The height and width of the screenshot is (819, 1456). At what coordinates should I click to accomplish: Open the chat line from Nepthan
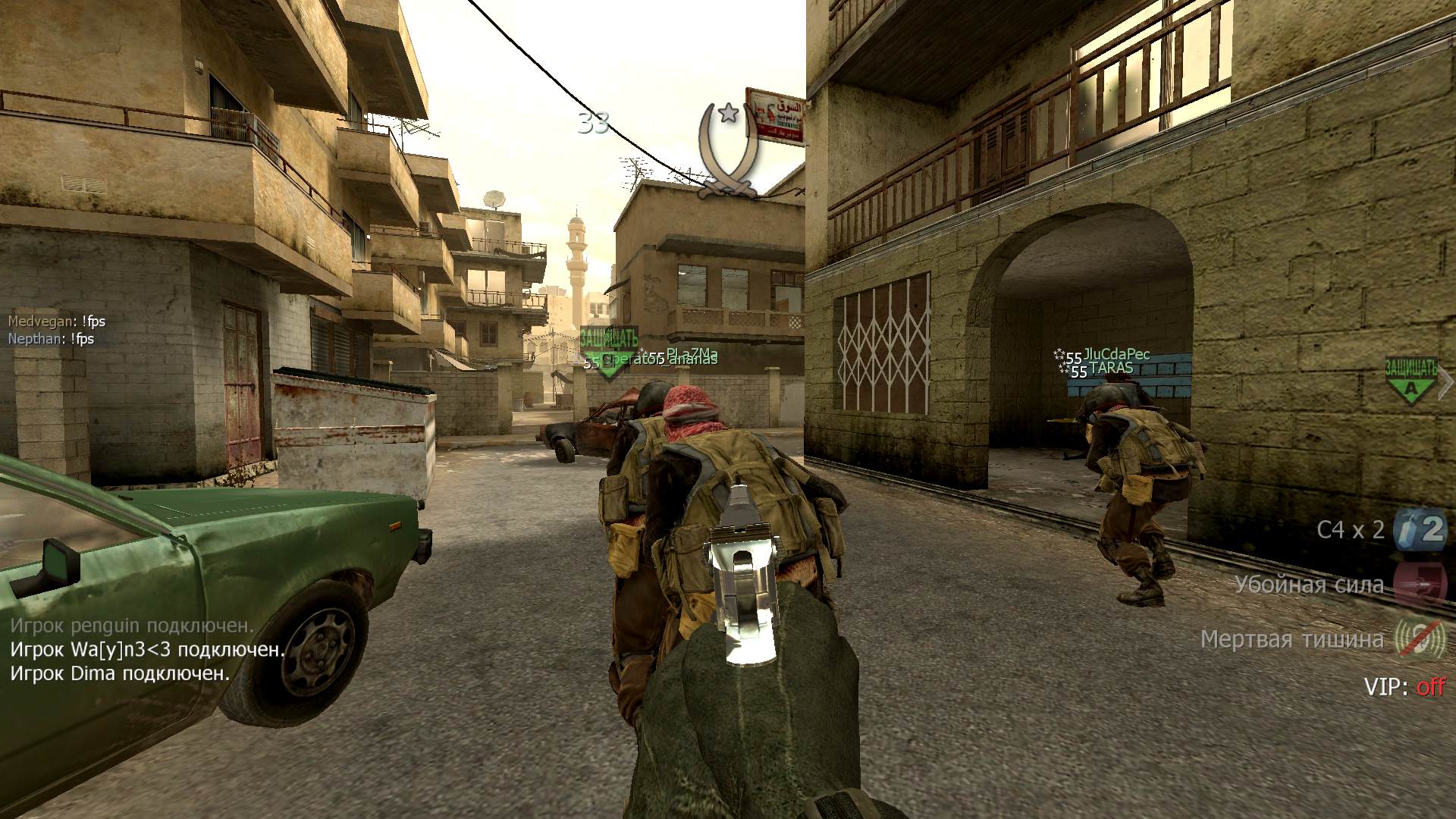tap(51, 339)
